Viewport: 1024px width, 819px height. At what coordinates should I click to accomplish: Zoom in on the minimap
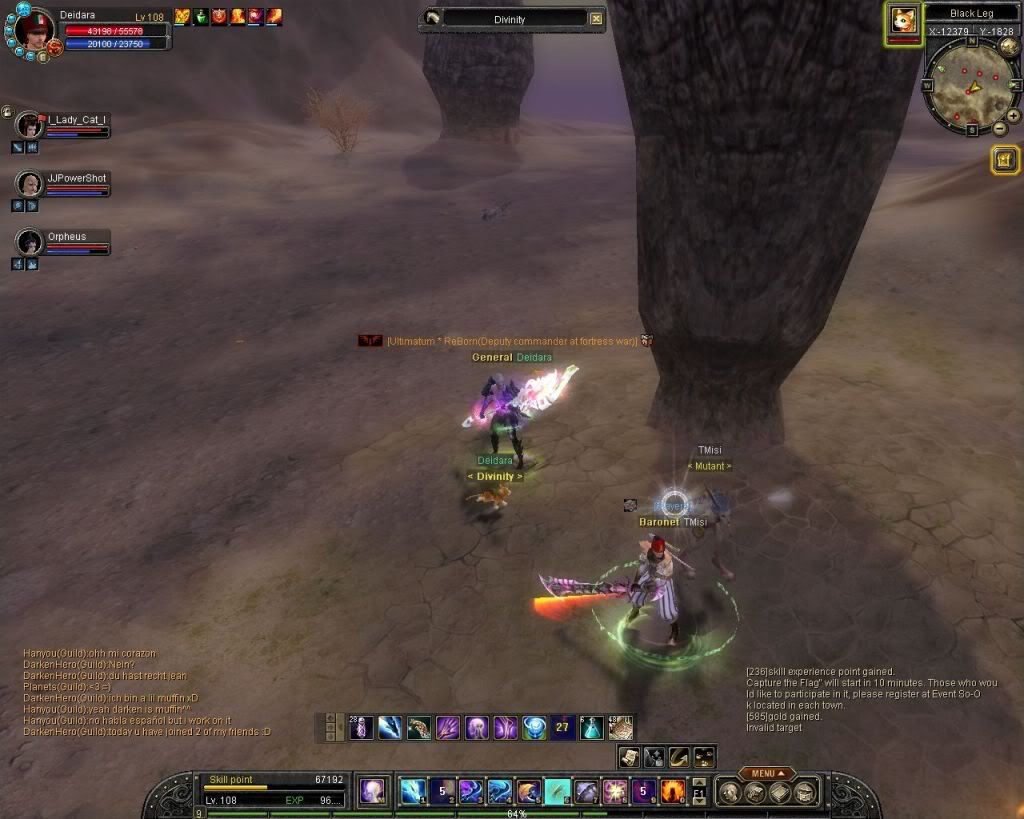[1013, 115]
